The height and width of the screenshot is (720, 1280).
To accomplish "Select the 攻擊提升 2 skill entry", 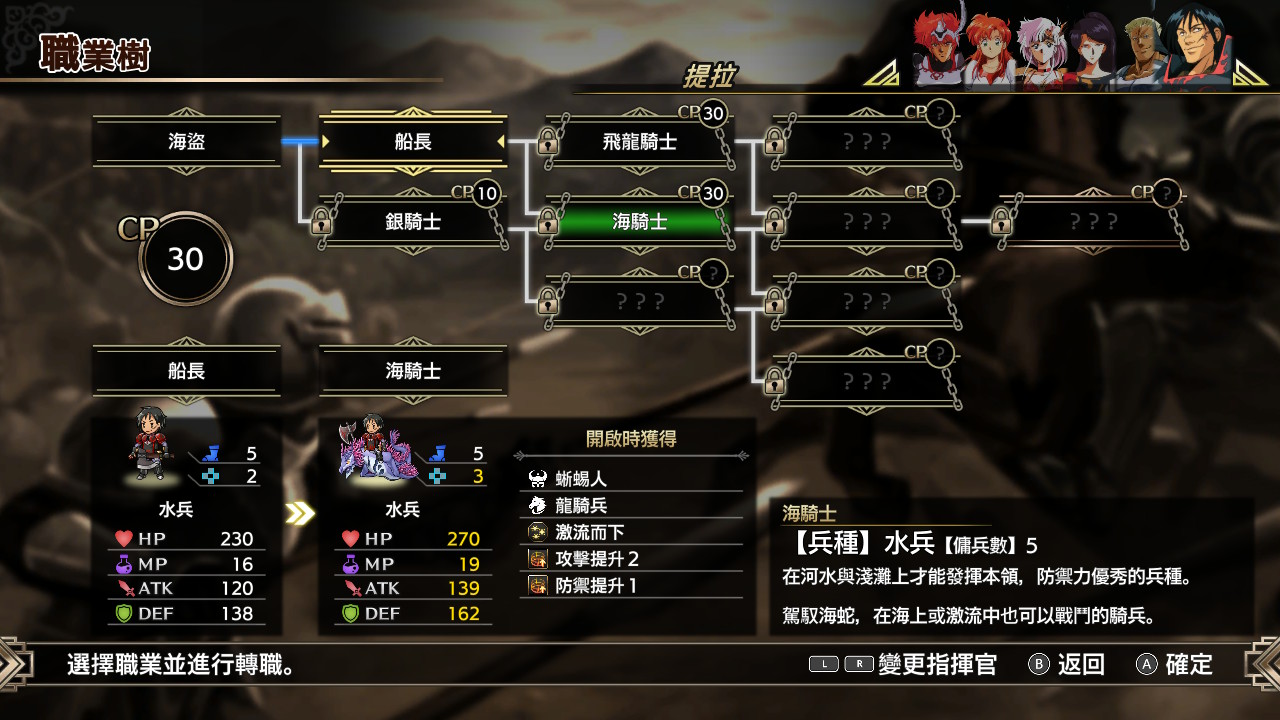I will pos(632,559).
